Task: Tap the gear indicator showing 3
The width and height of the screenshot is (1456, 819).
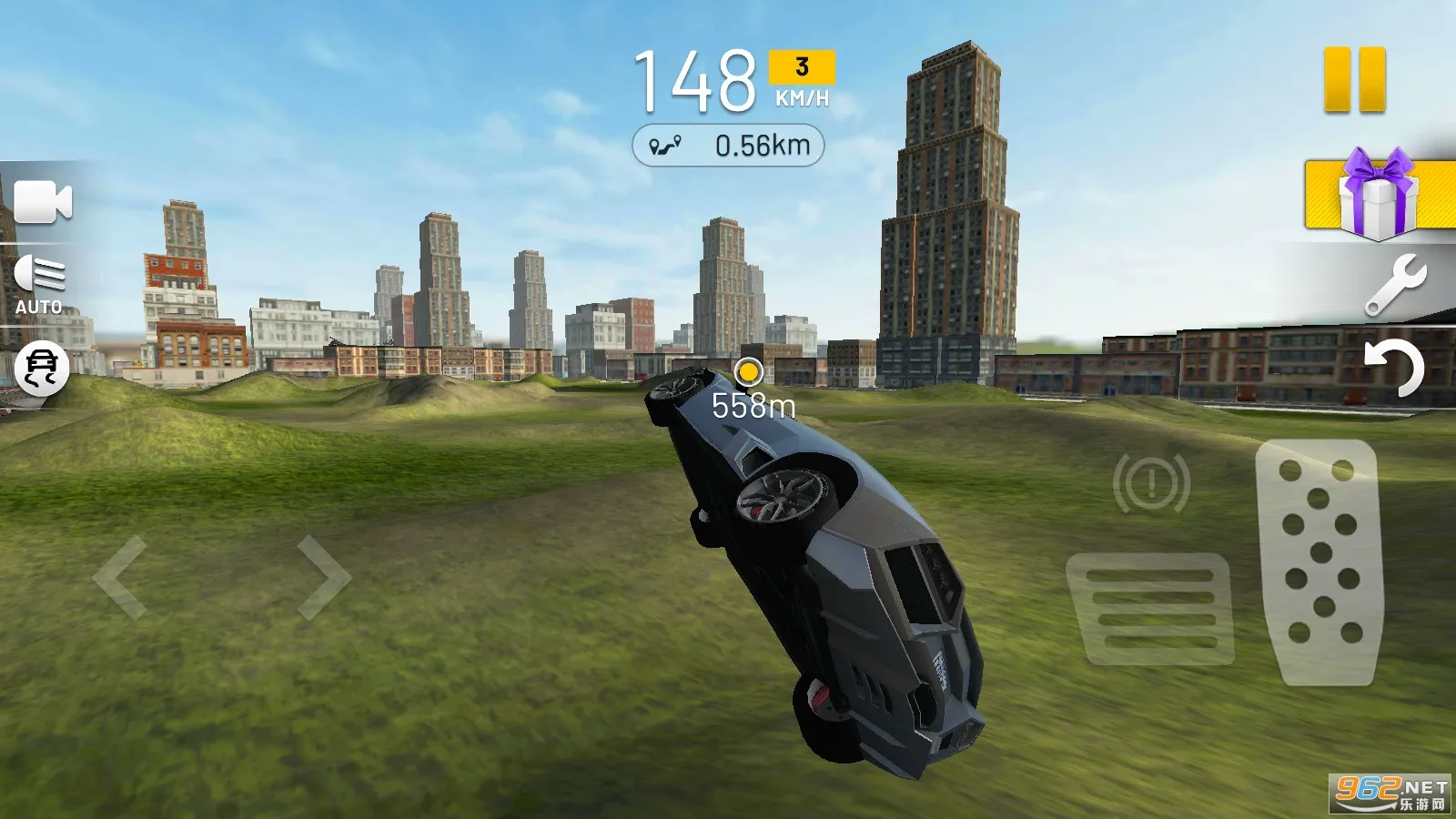Action: (801, 65)
